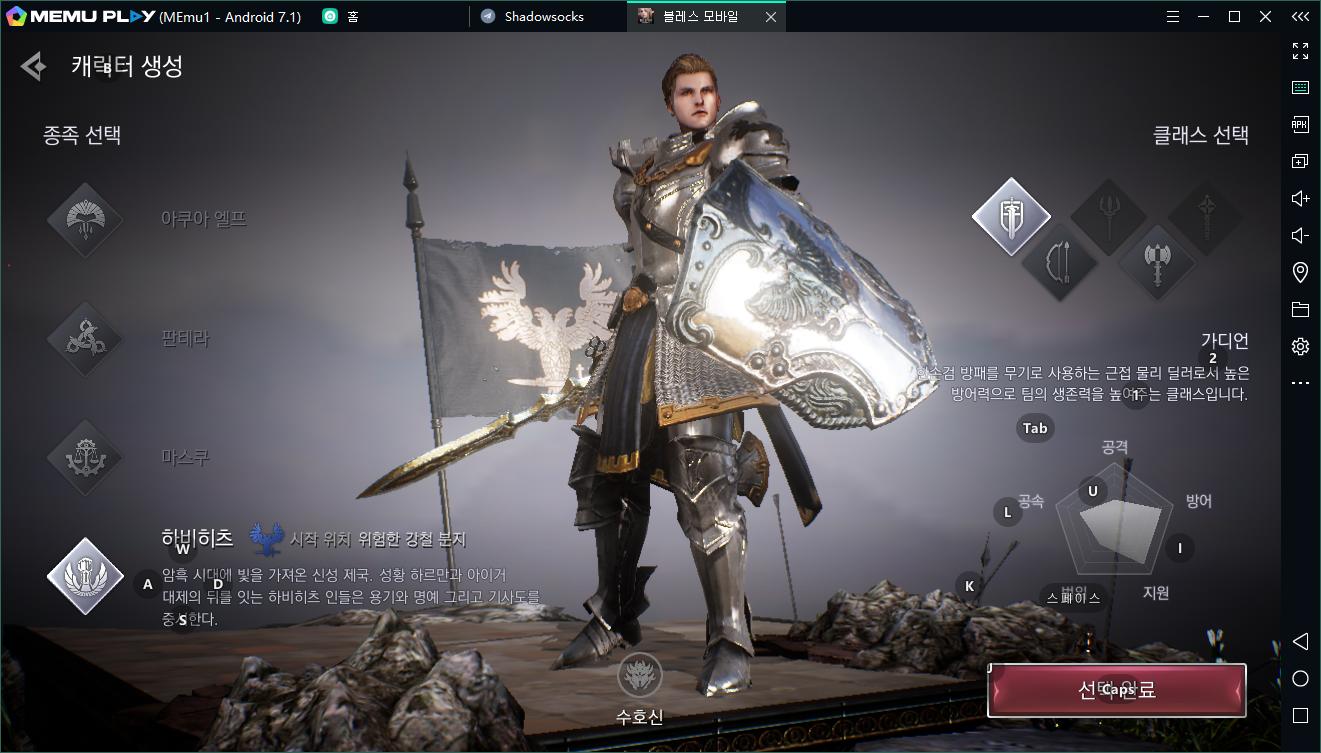Select the 아쿠아 엘프 race
The width and height of the screenshot is (1321, 753).
pos(85,220)
